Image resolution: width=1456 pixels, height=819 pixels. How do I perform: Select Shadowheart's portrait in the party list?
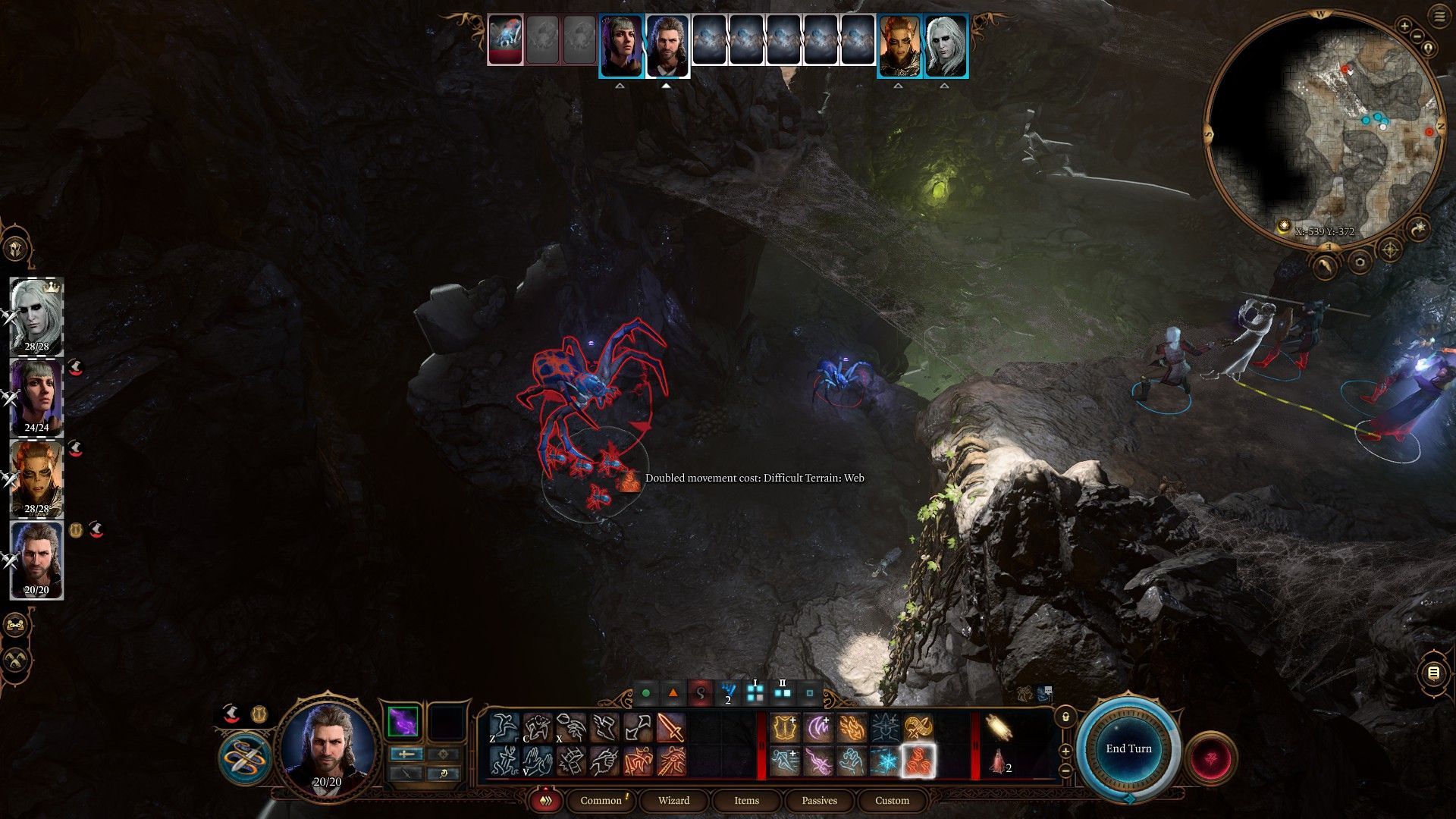pyautogui.click(x=36, y=397)
